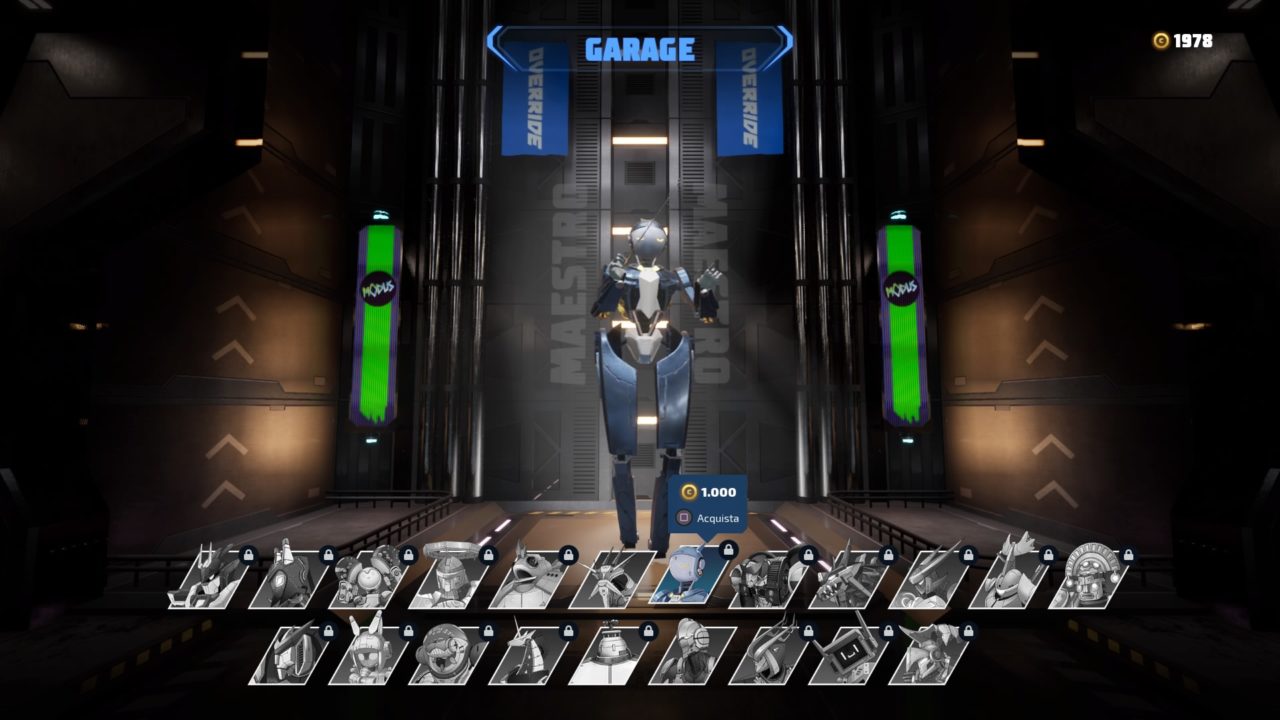Select the highlighted blue Maestro robot portrait
The image size is (1280, 720).
coord(690,577)
